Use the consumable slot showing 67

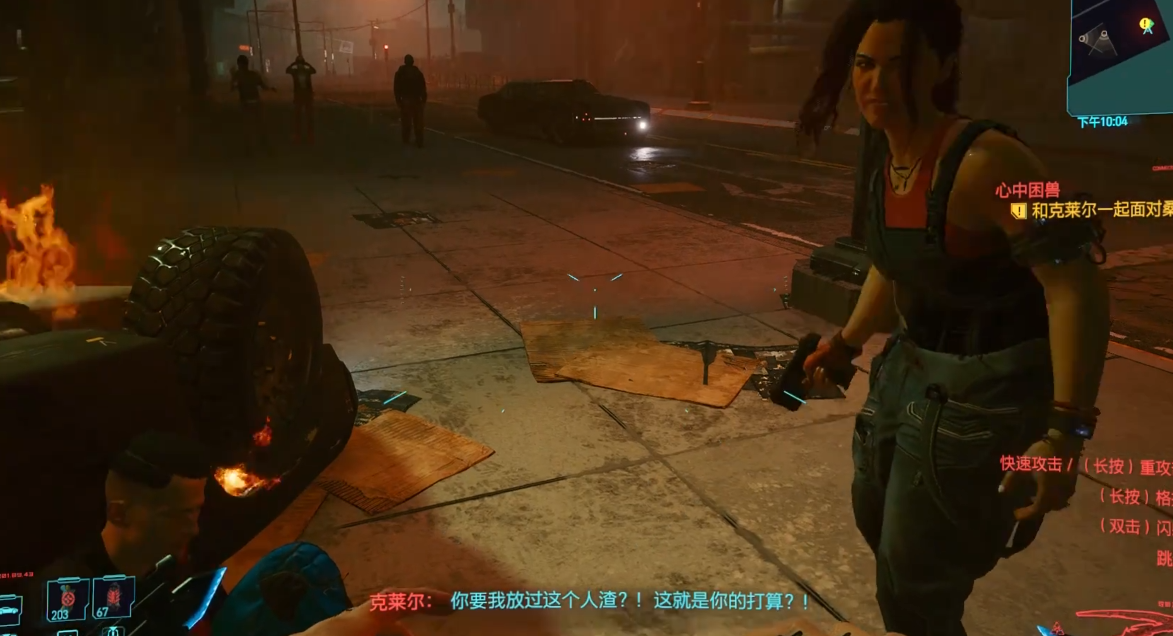113,598
